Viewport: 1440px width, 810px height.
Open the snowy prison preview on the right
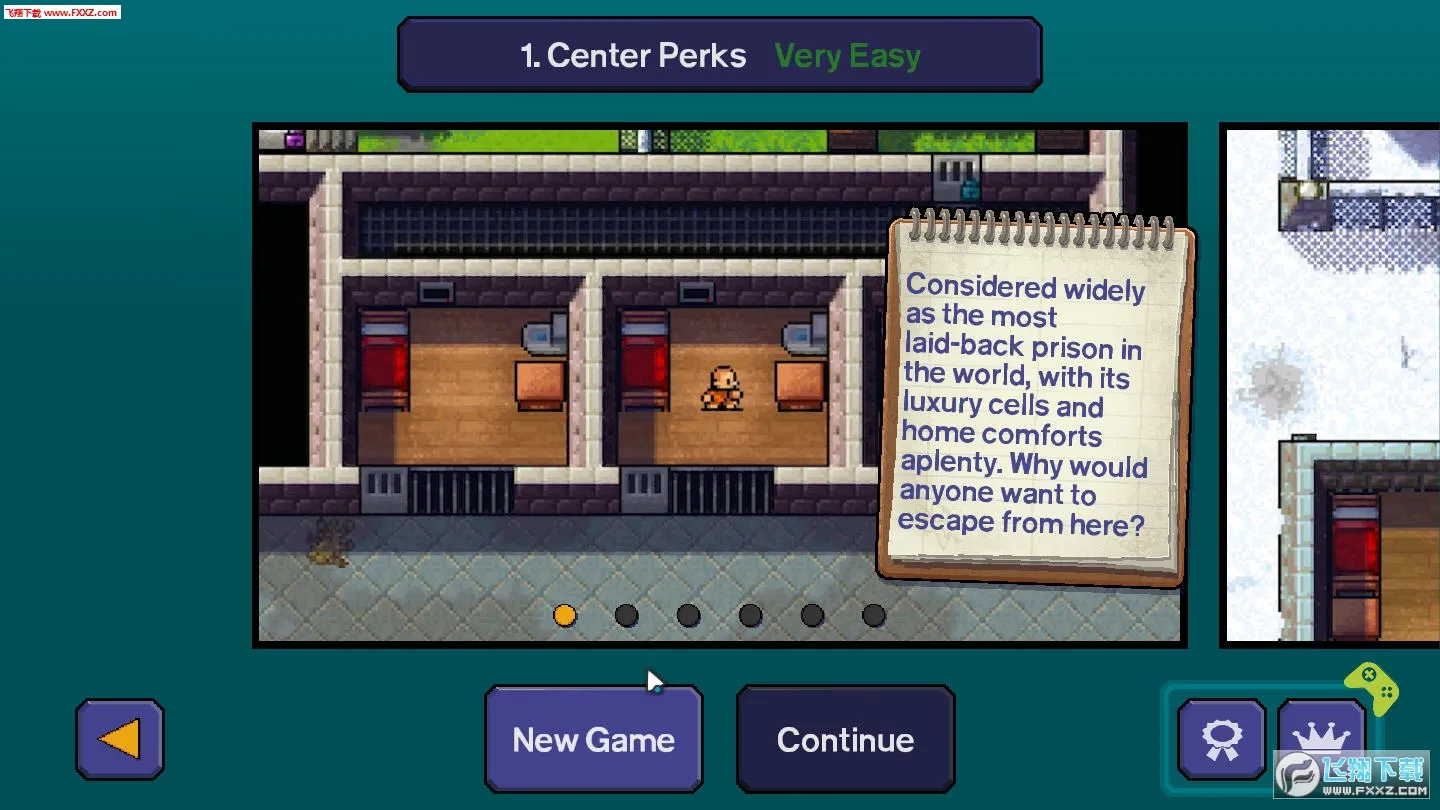click(1330, 385)
